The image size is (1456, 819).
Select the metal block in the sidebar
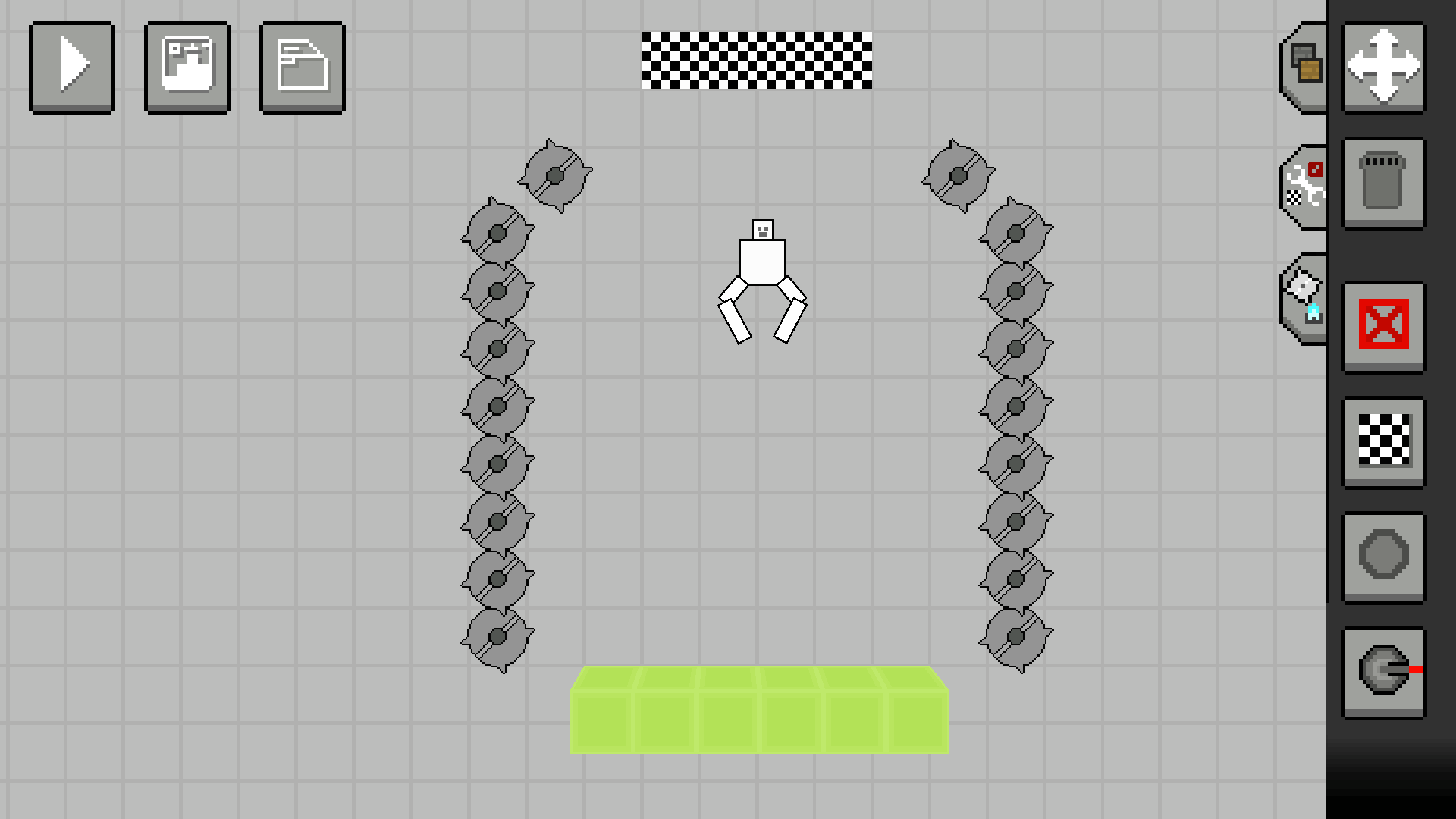1384,182
